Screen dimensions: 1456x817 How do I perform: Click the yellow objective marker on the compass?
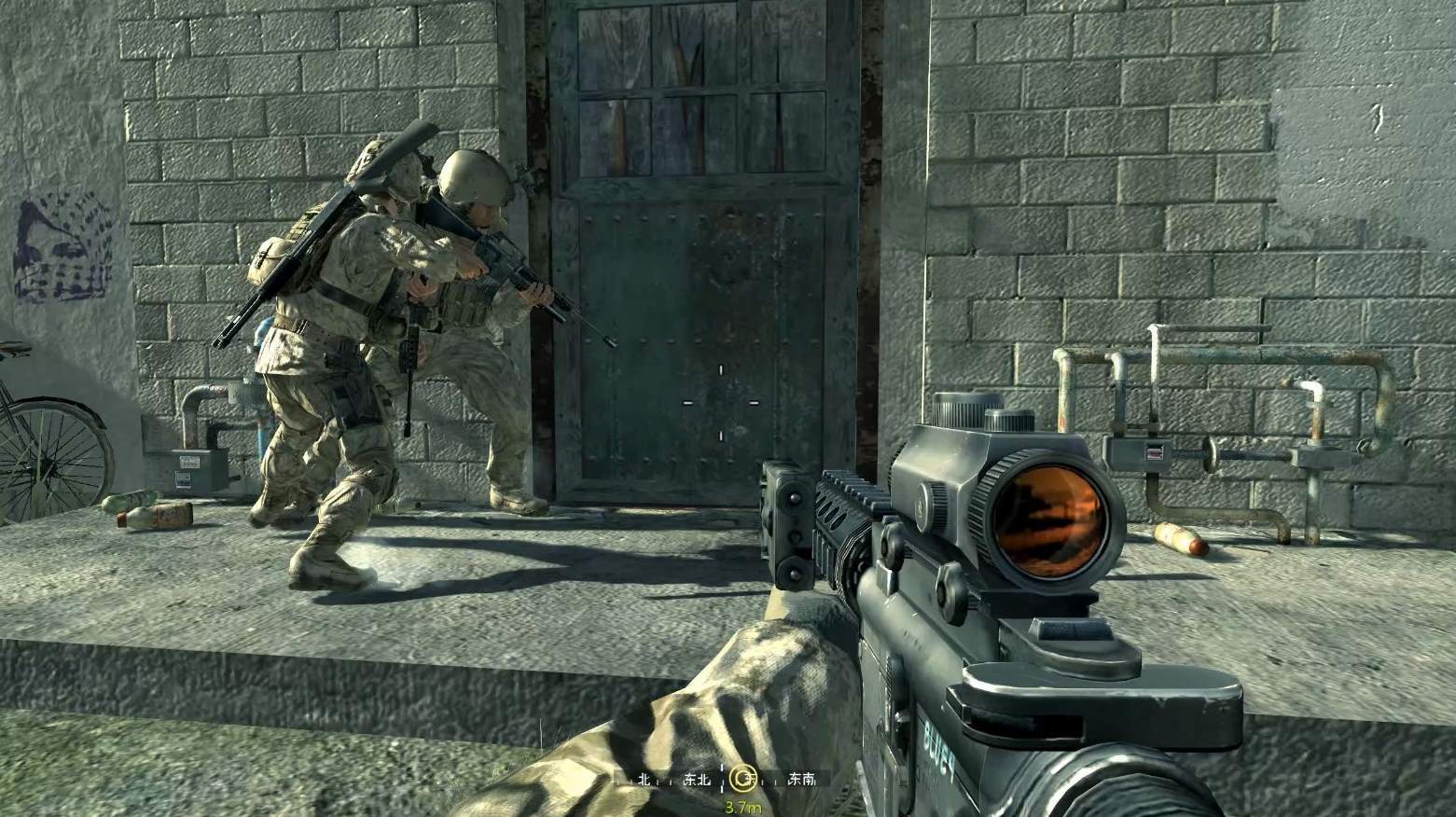point(743,778)
